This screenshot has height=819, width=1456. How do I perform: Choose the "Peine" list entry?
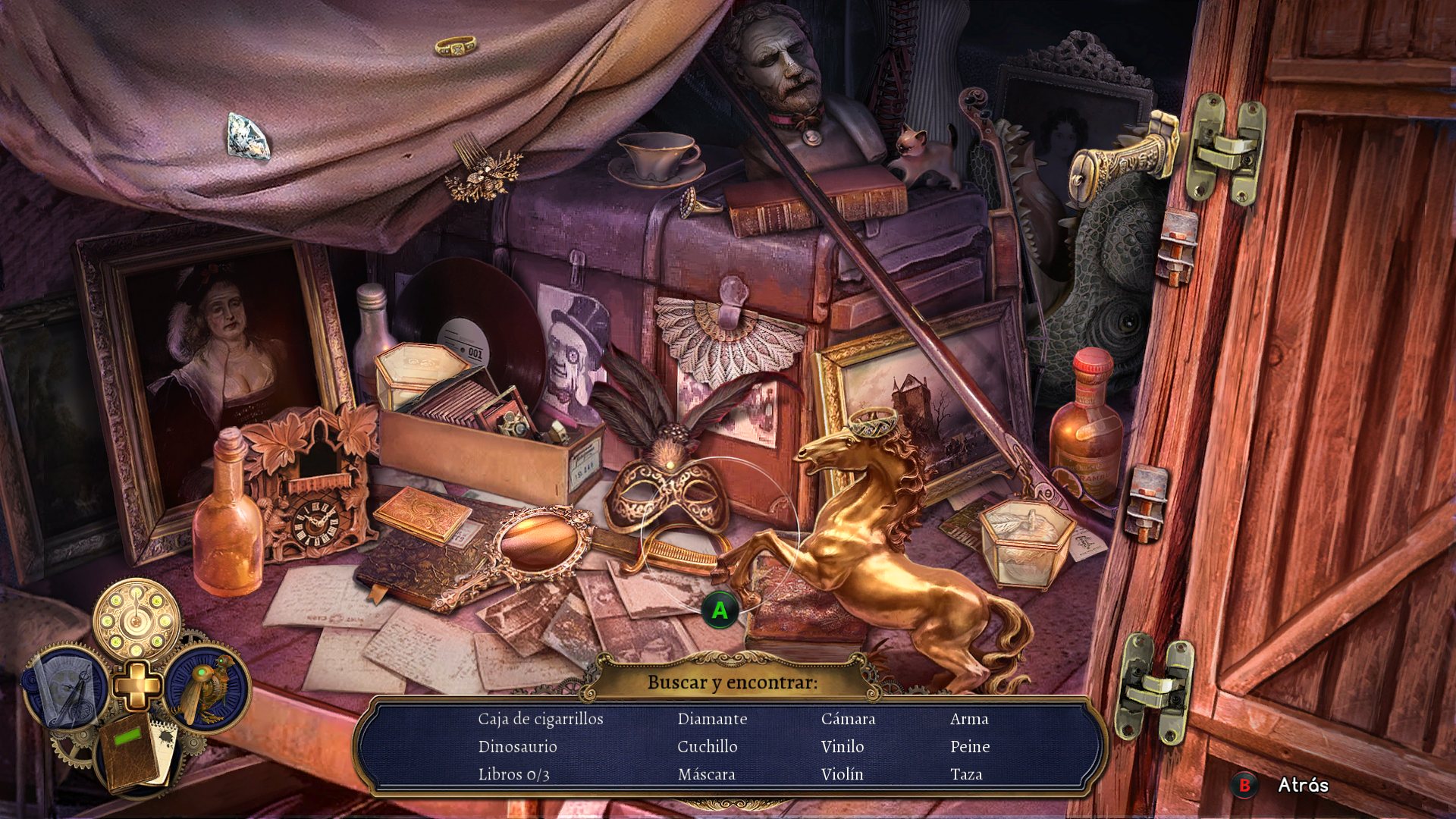(970, 747)
